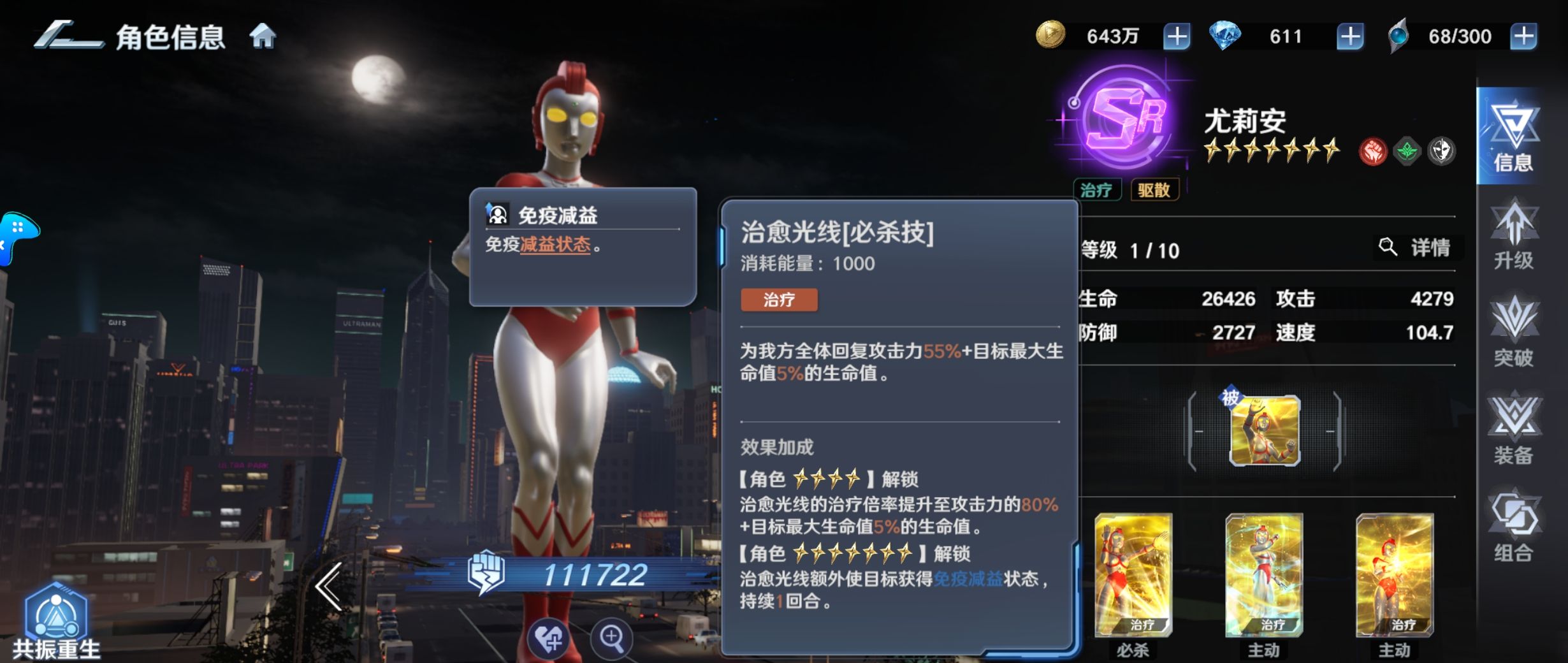This screenshot has width=1568, height=663.
Task: Open the 共振重生 resonance icon
Action: [56, 612]
